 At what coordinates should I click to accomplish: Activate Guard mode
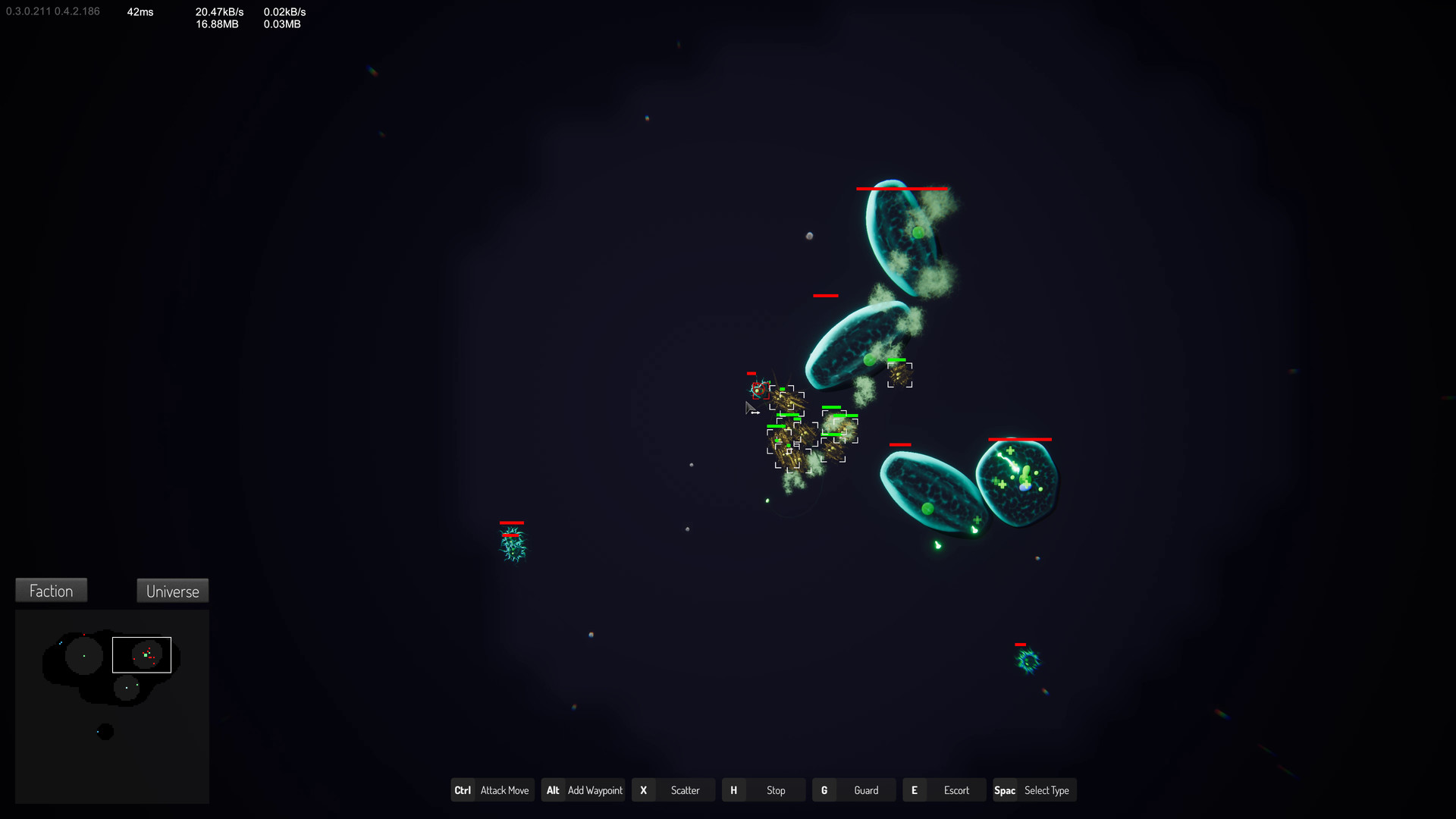click(853, 789)
